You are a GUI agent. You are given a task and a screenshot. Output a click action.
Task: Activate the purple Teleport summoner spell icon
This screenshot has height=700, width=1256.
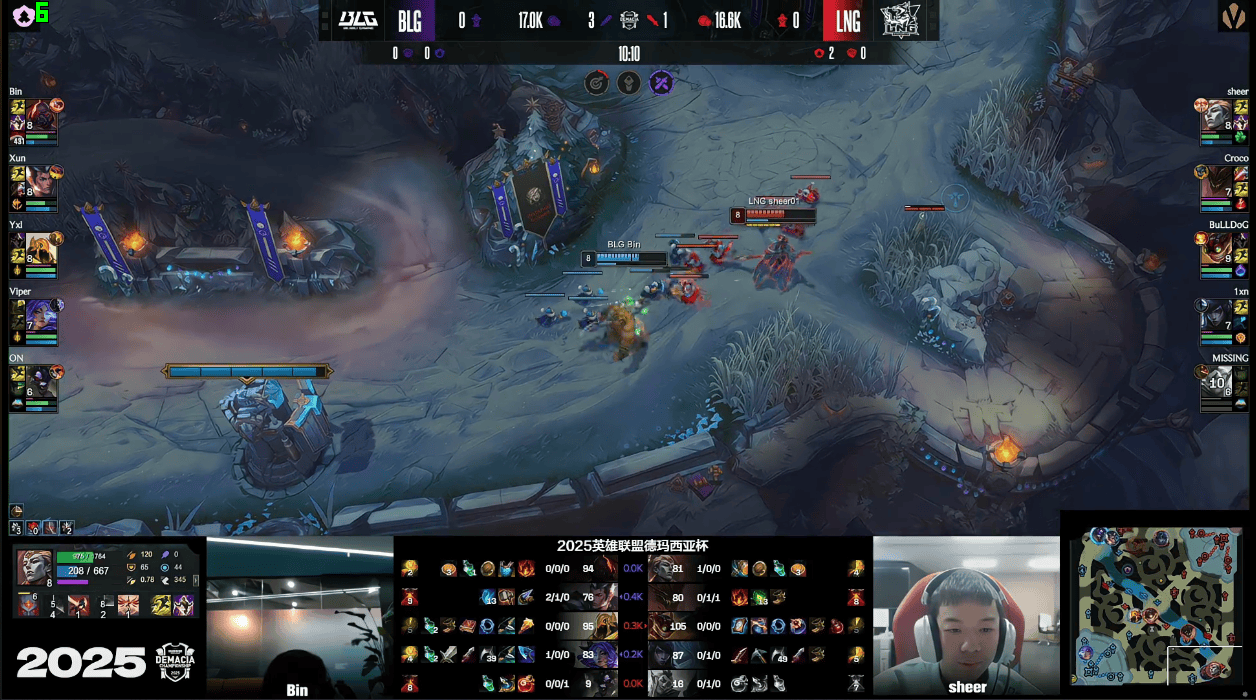pyautogui.click(x=184, y=605)
